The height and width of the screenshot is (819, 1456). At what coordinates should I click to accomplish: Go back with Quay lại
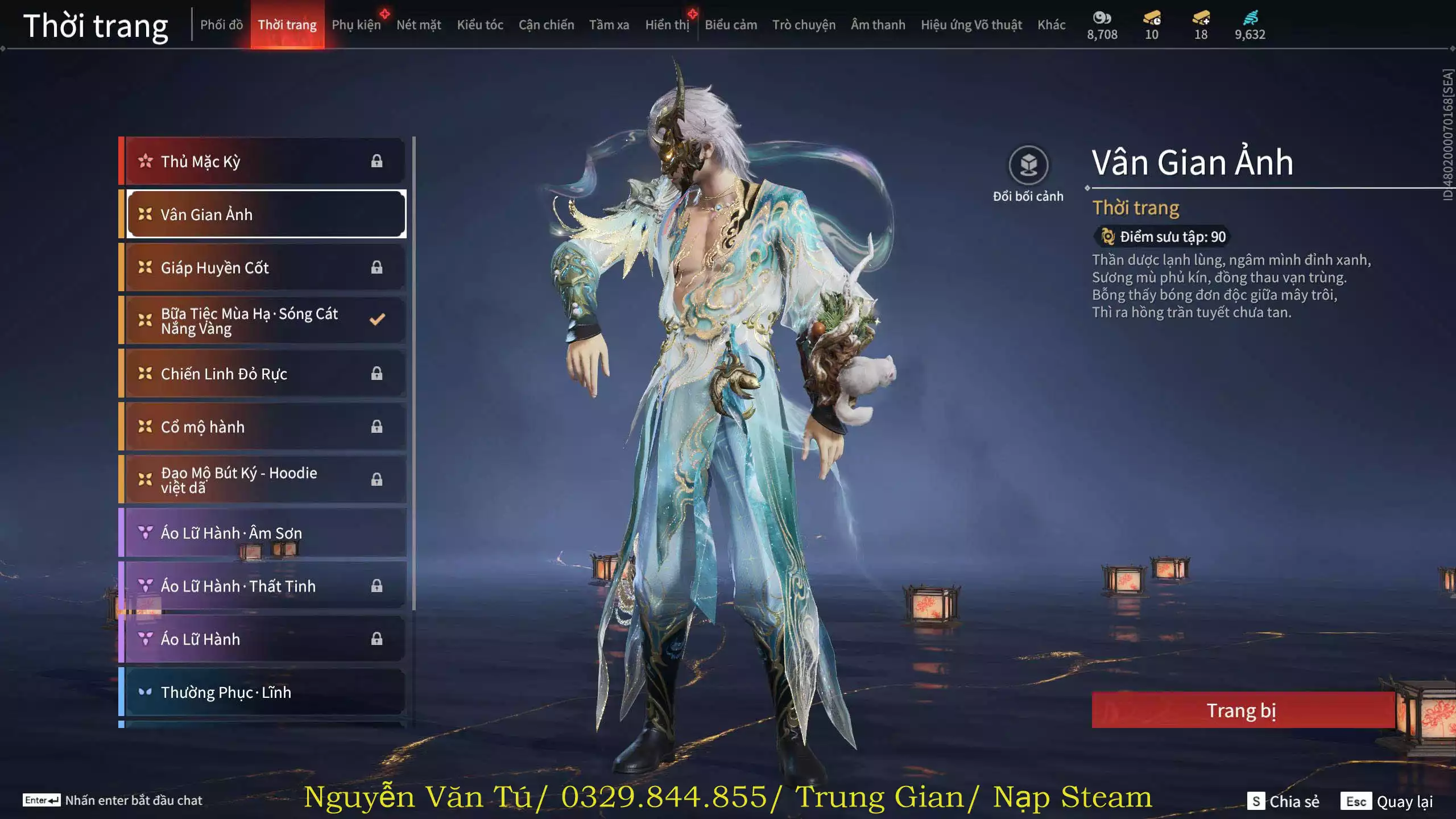click(x=1387, y=801)
